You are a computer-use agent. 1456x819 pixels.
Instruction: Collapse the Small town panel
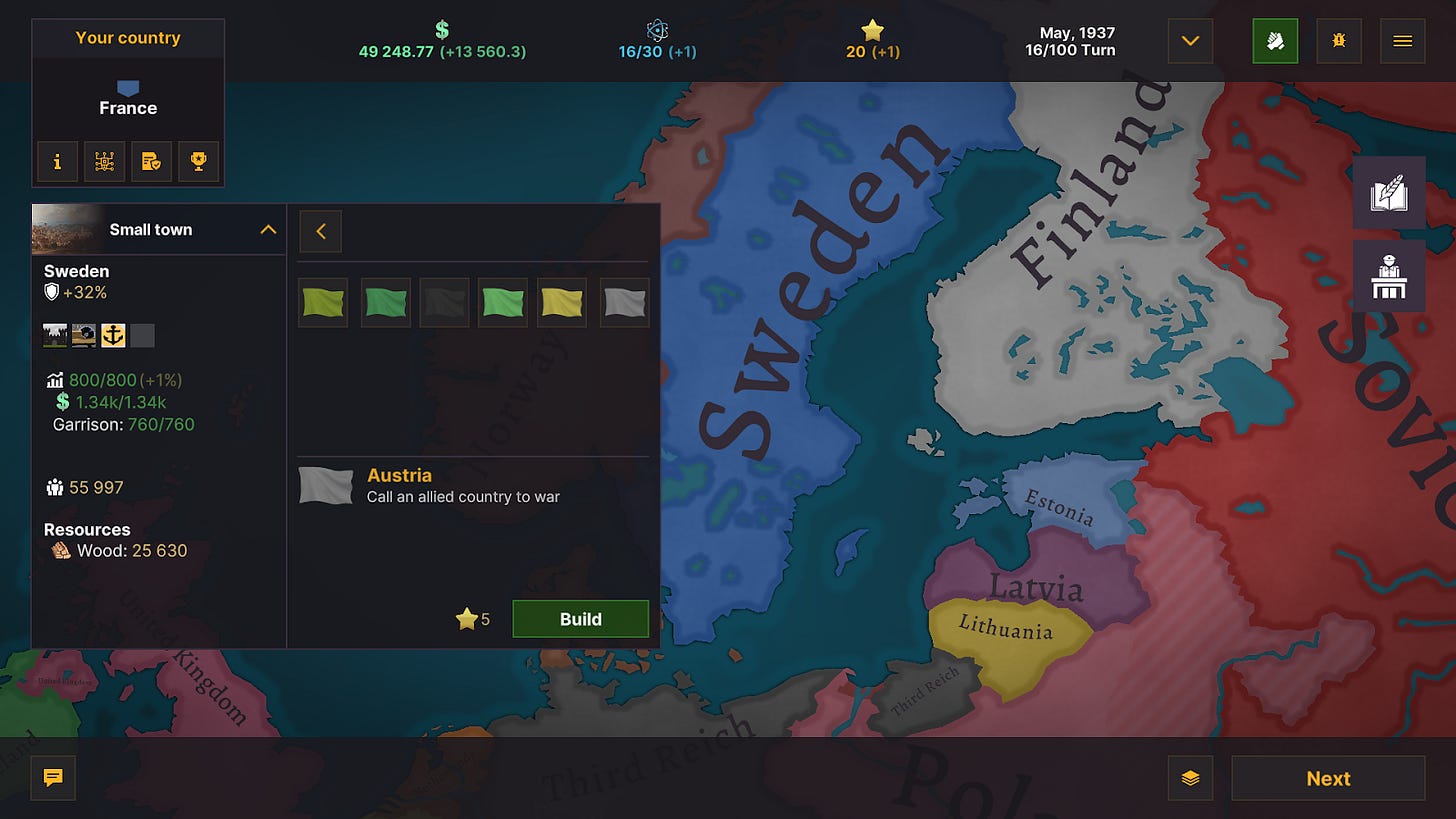[267, 229]
